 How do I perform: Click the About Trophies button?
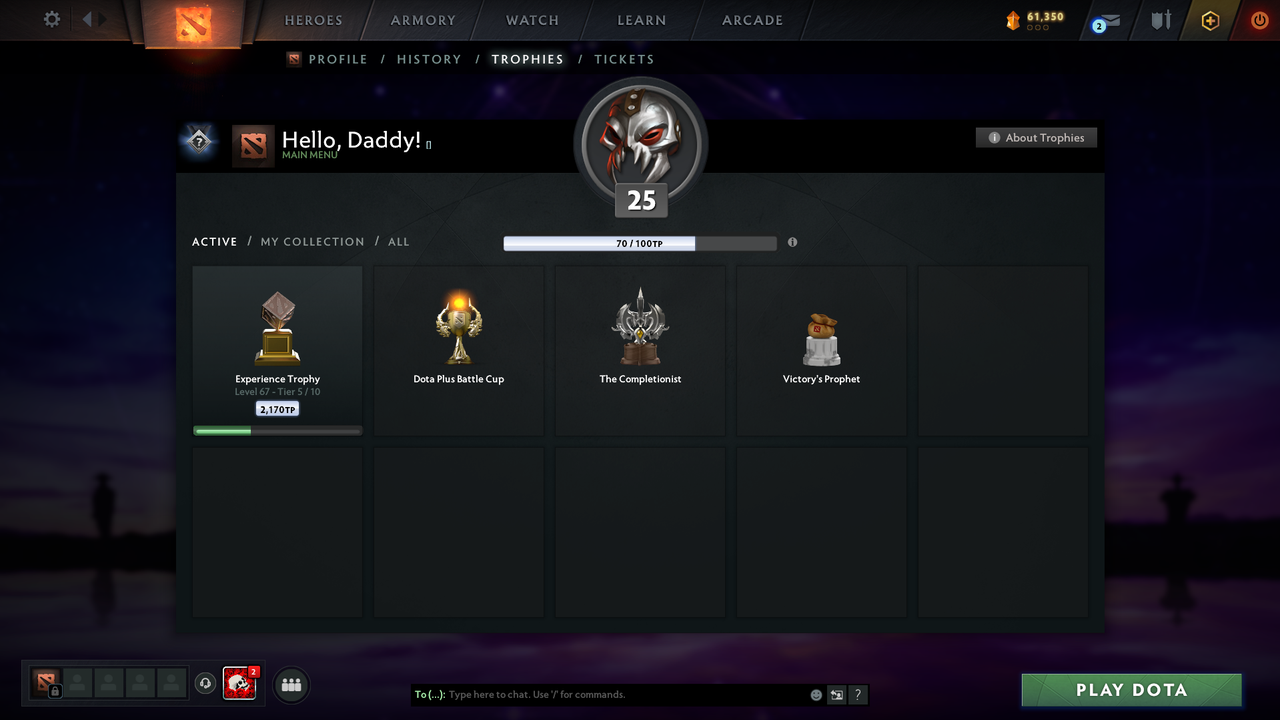coord(1036,137)
